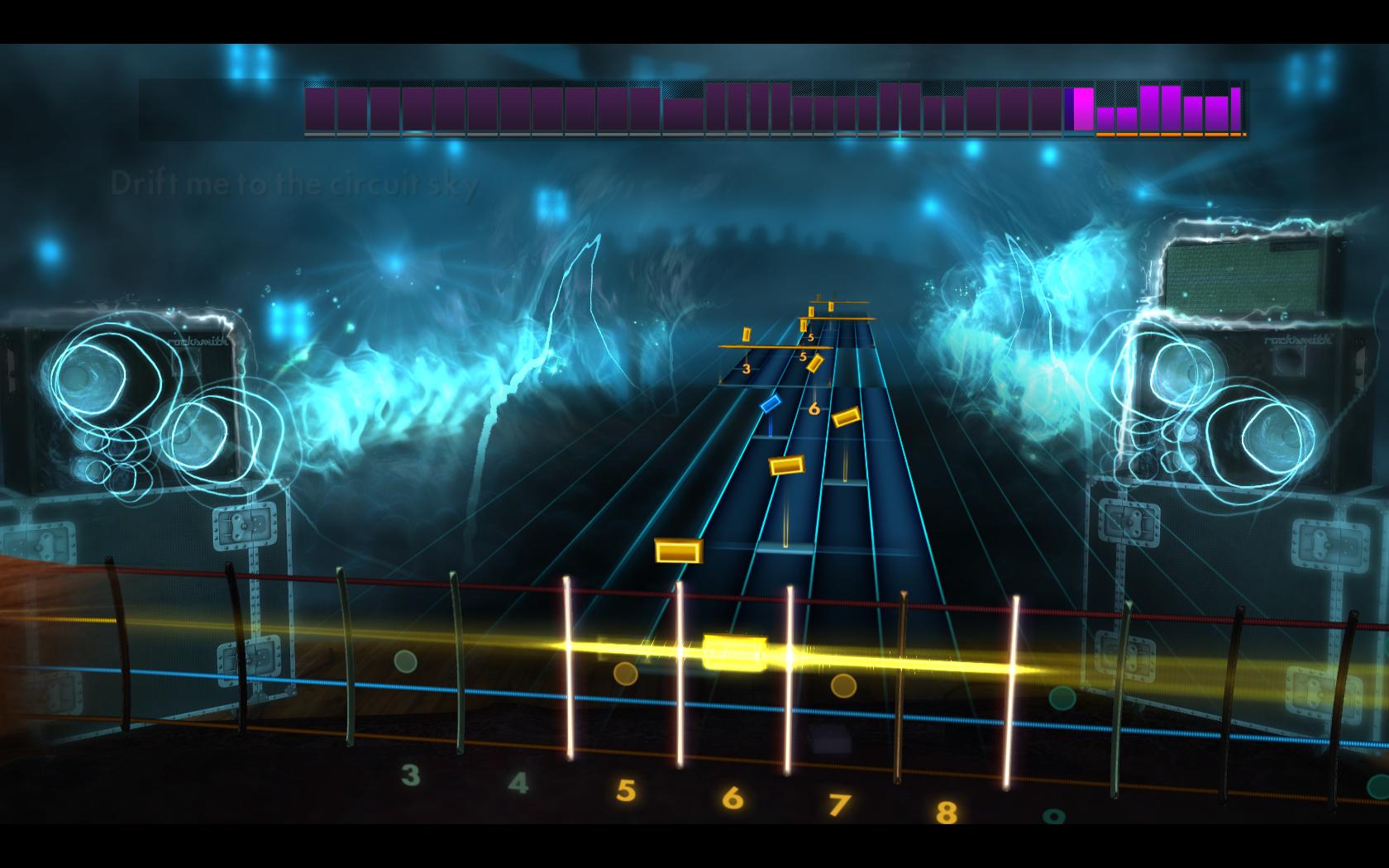Select the blue note descending the highway
The height and width of the screenshot is (868, 1389).
[771, 403]
